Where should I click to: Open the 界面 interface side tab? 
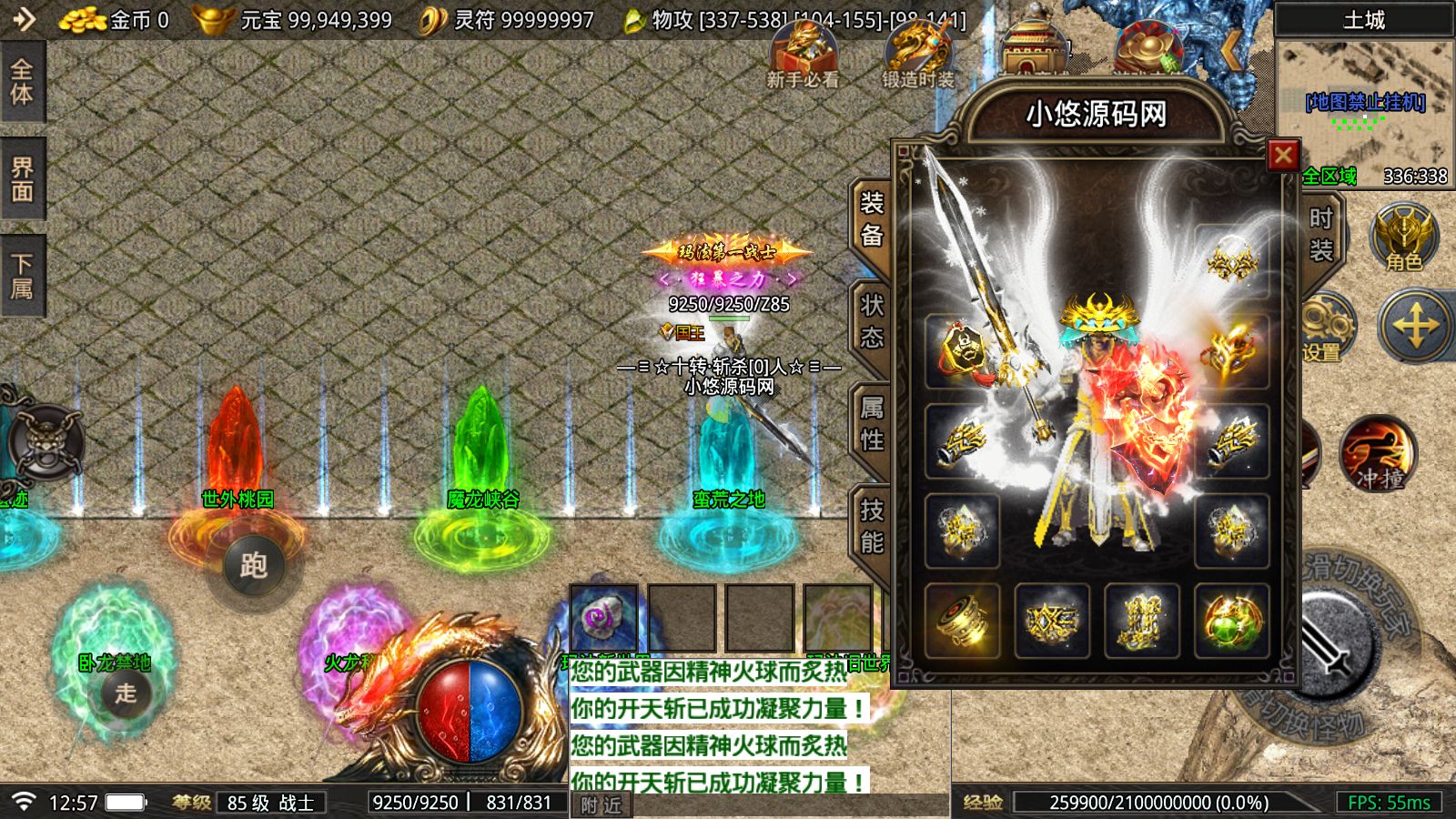22,179
